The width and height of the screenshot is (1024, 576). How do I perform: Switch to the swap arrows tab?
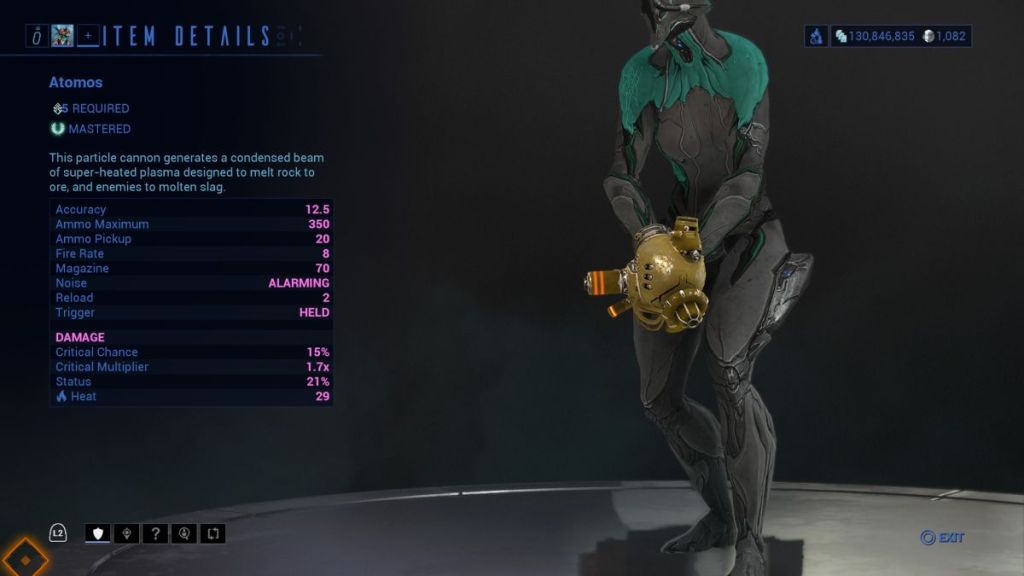213,533
